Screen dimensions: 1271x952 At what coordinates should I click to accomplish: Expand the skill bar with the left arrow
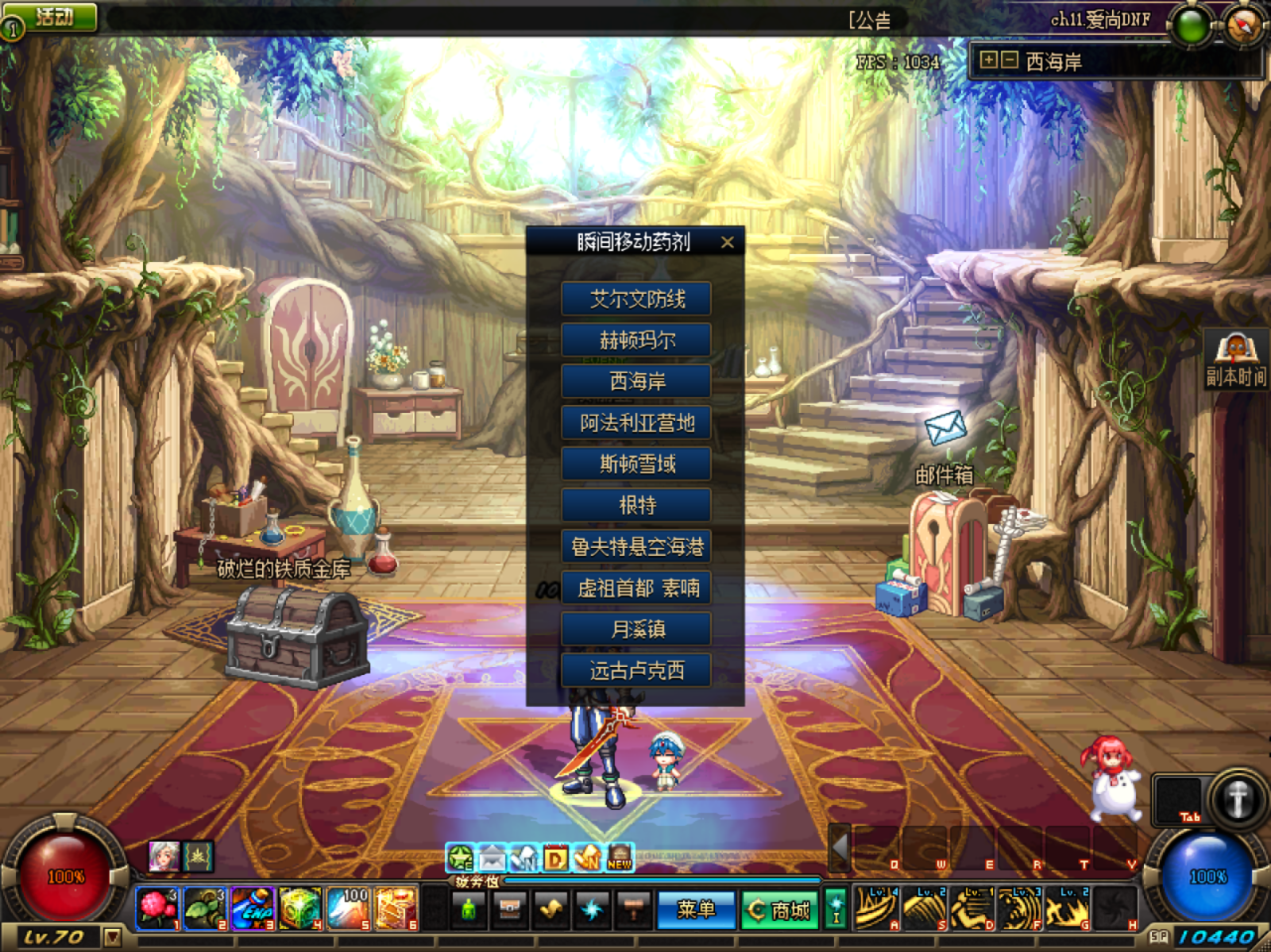click(840, 847)
